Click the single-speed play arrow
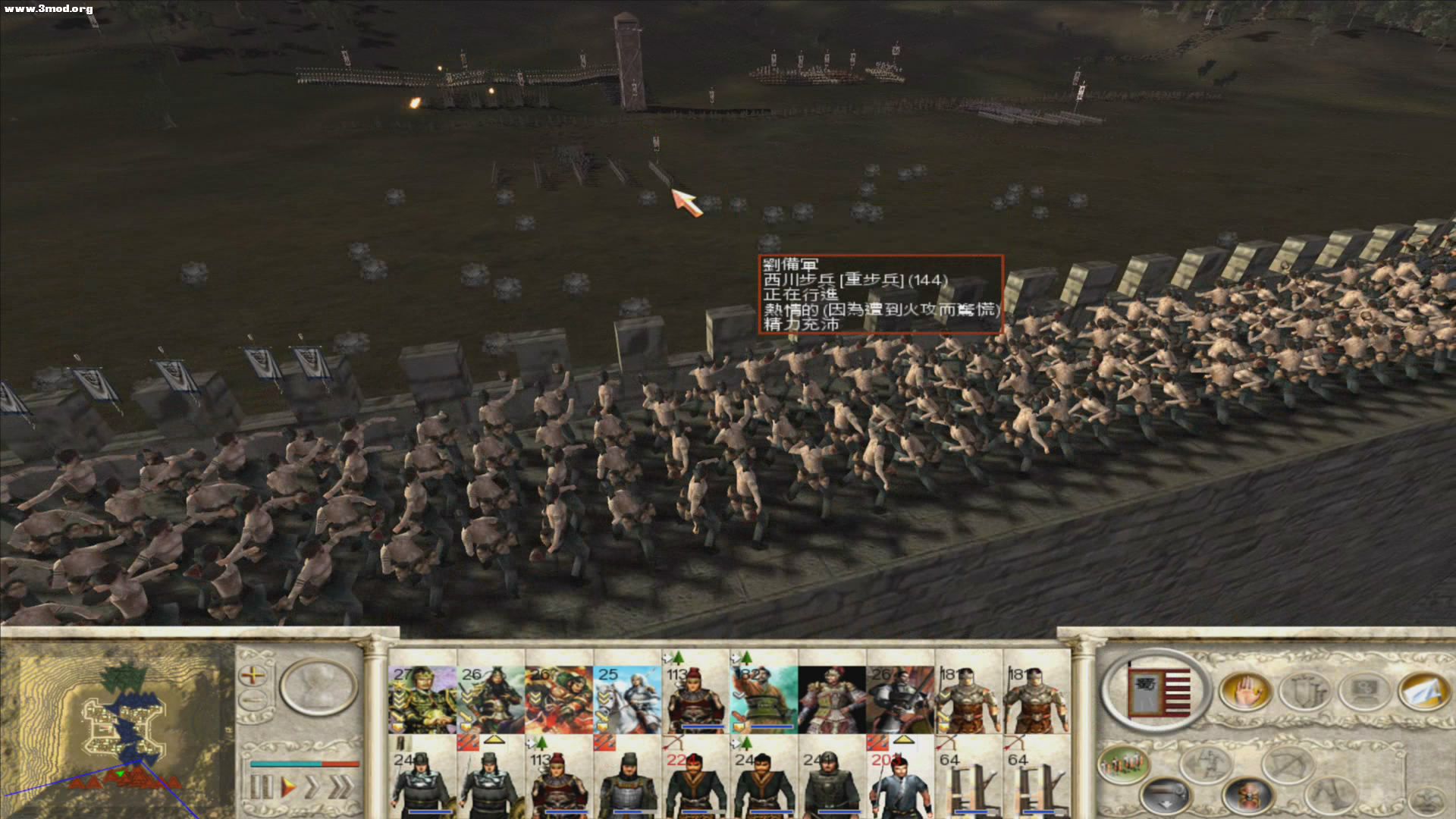 tap(288, 785)
